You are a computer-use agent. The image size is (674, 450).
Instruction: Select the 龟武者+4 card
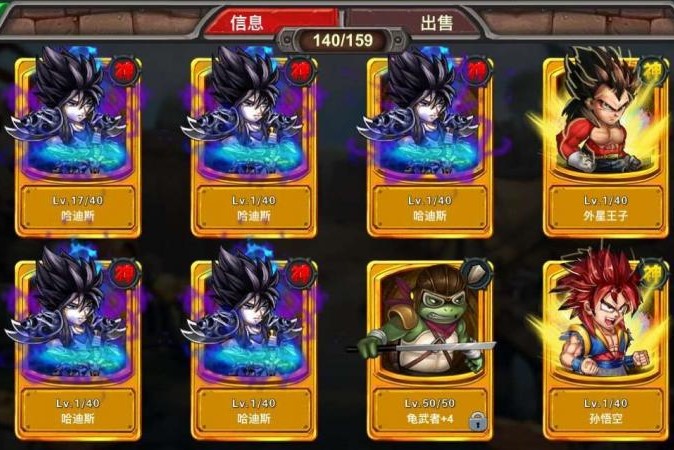(x=431, y=345)
